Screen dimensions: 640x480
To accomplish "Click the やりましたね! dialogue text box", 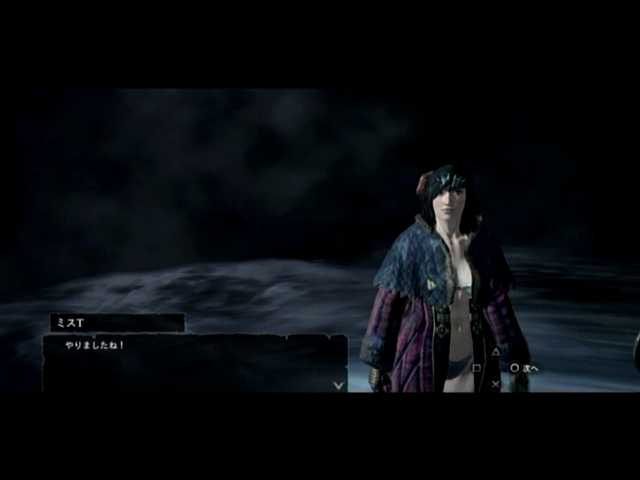I will point(194,363).
